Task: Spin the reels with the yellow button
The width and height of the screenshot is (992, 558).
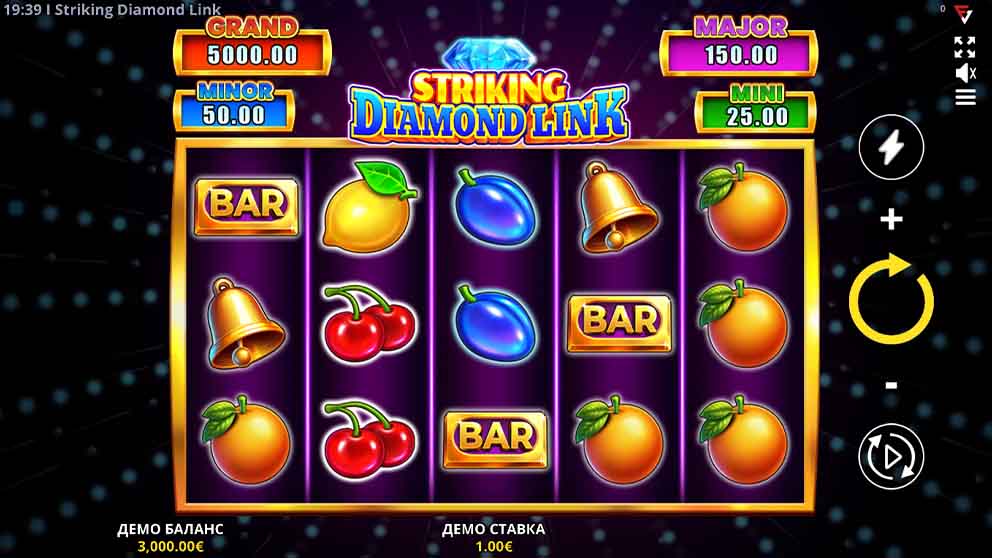Action: [891, 300]
